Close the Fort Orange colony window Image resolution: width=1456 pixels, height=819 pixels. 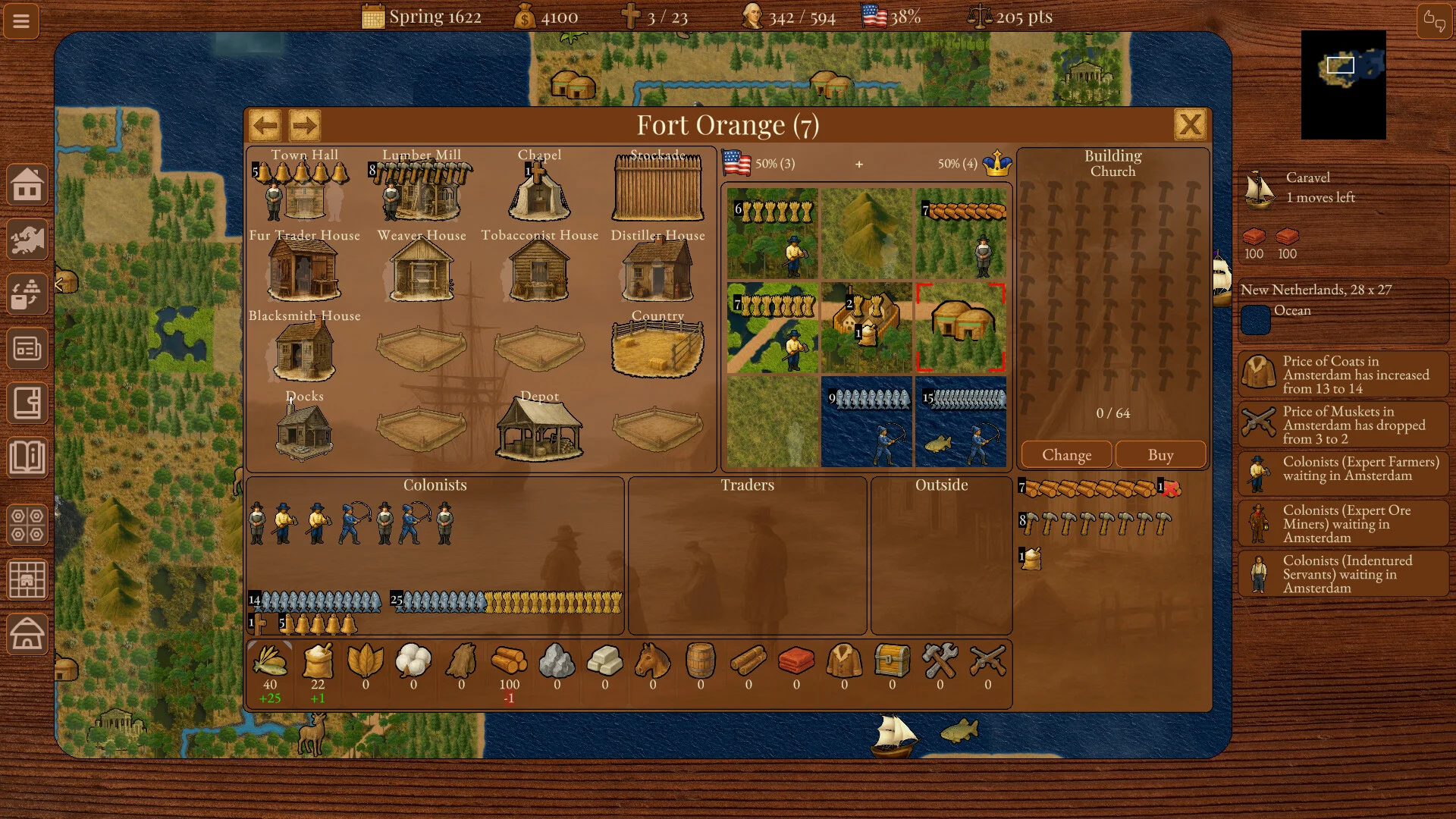coord(1190,124)
